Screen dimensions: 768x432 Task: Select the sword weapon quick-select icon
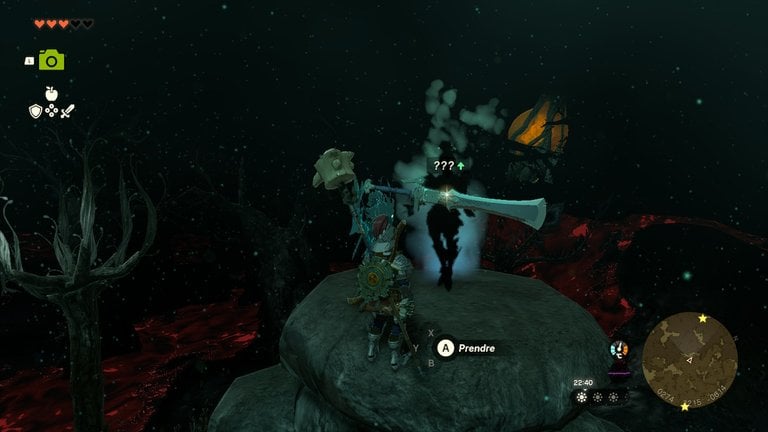point(67,111)
